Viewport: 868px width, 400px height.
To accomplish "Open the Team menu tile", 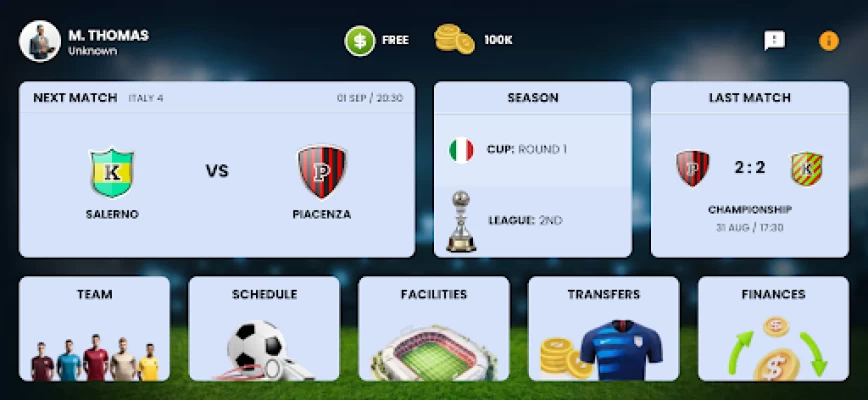I will pos(94,329).
